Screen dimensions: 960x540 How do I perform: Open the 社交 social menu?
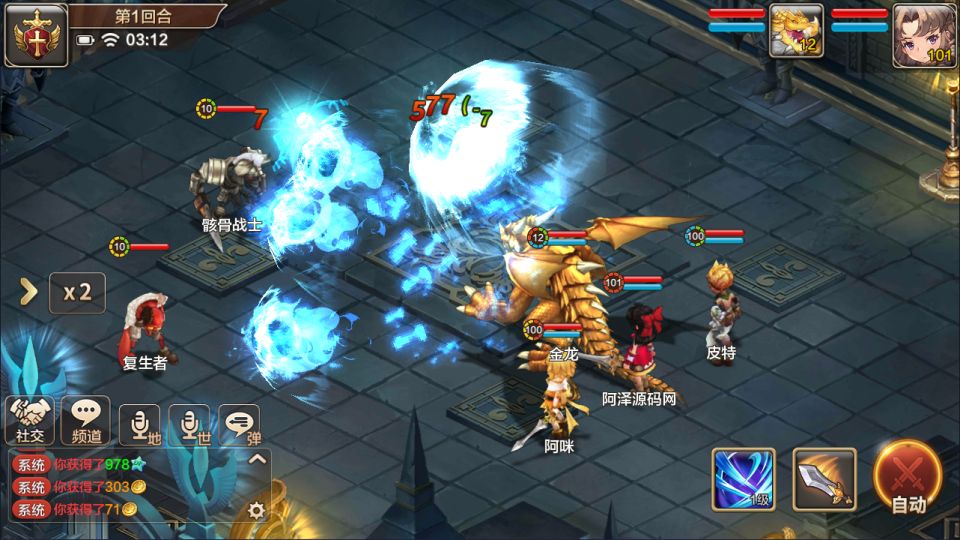point(30,420)
